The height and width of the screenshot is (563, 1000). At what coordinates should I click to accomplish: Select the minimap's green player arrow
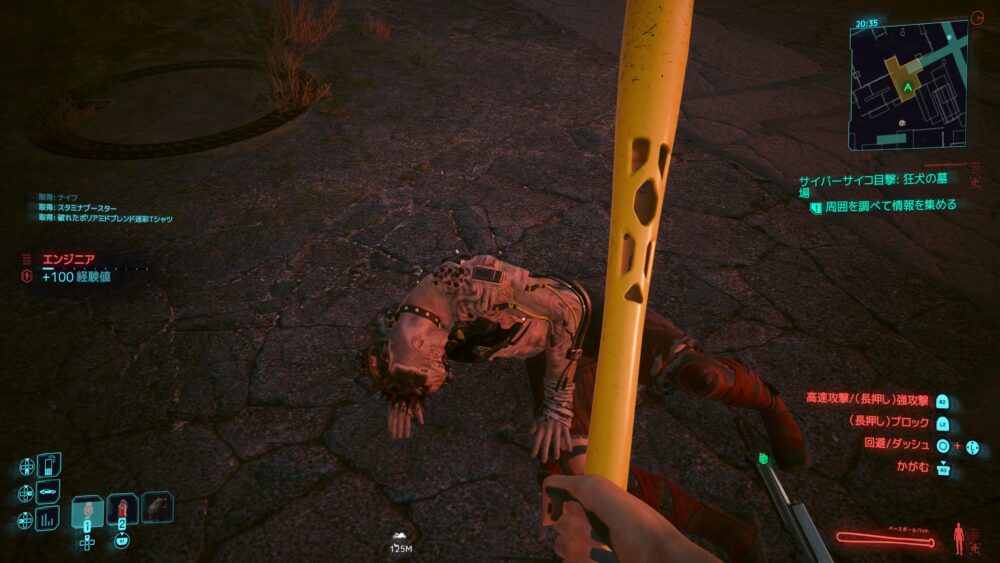pyautogui.click(x=906, y=88)
